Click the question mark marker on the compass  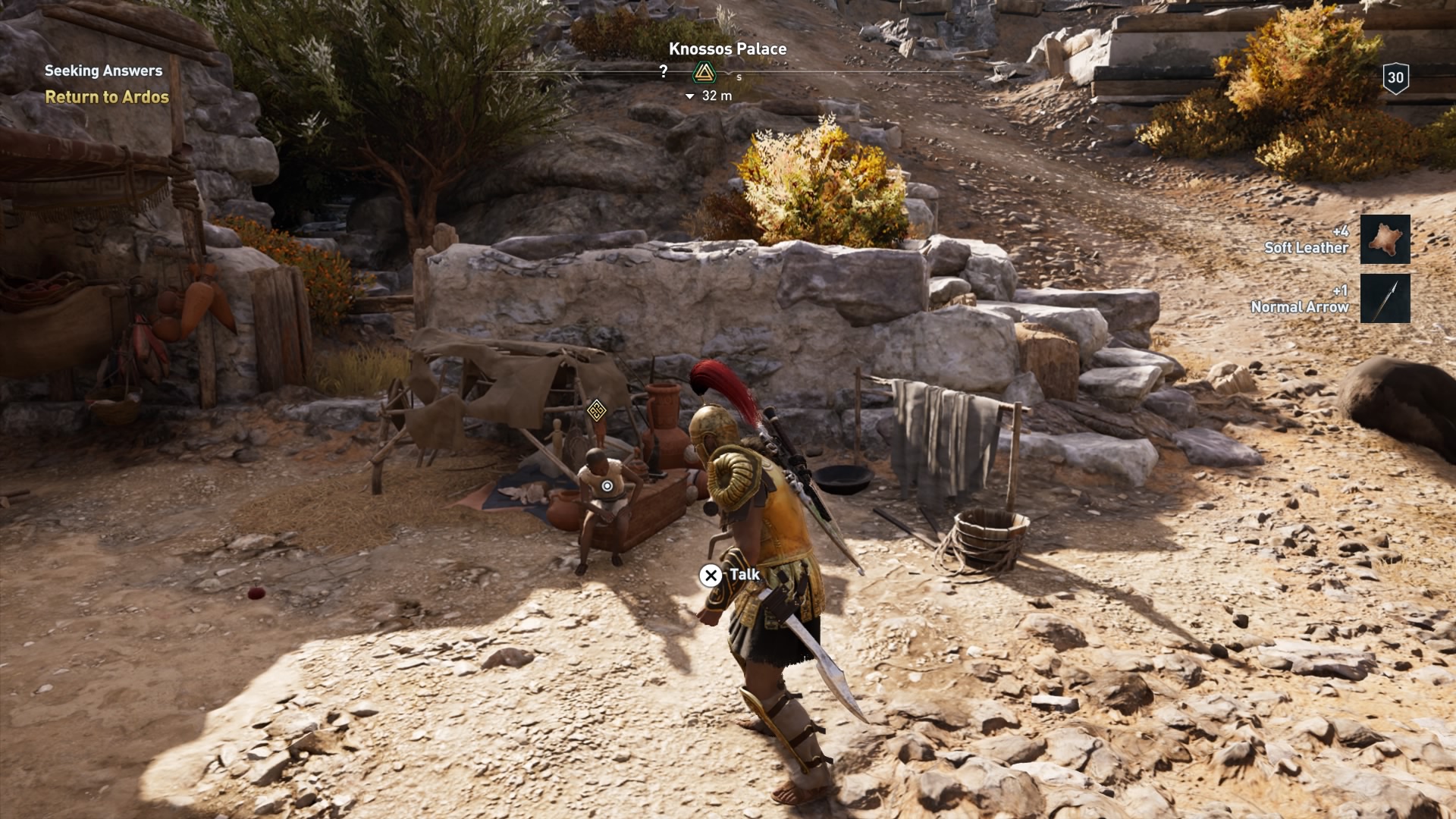pyautogui.click(x=665, y=71)
